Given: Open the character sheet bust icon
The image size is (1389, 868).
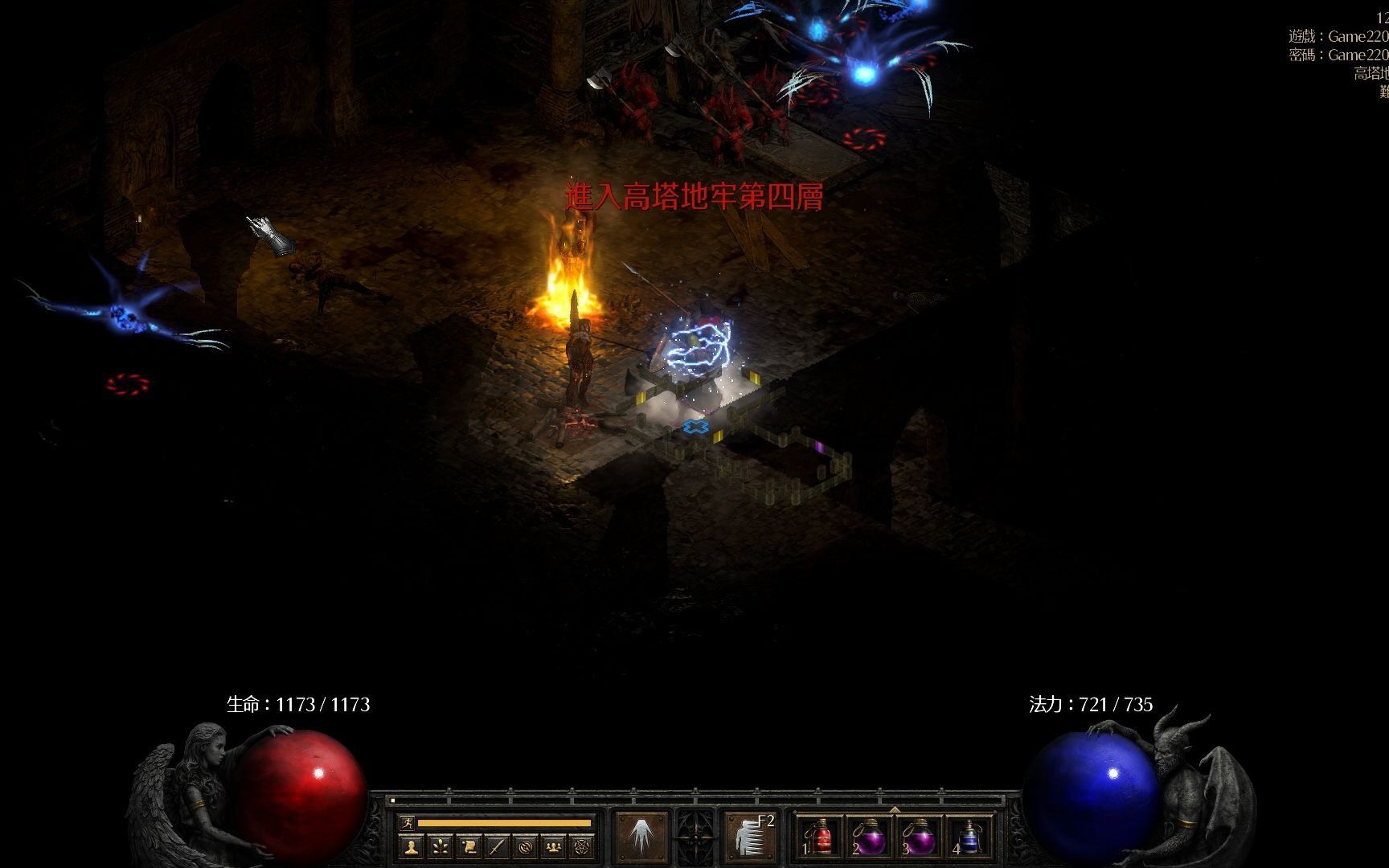Looking at the screenshot, I should coord(412,846).
